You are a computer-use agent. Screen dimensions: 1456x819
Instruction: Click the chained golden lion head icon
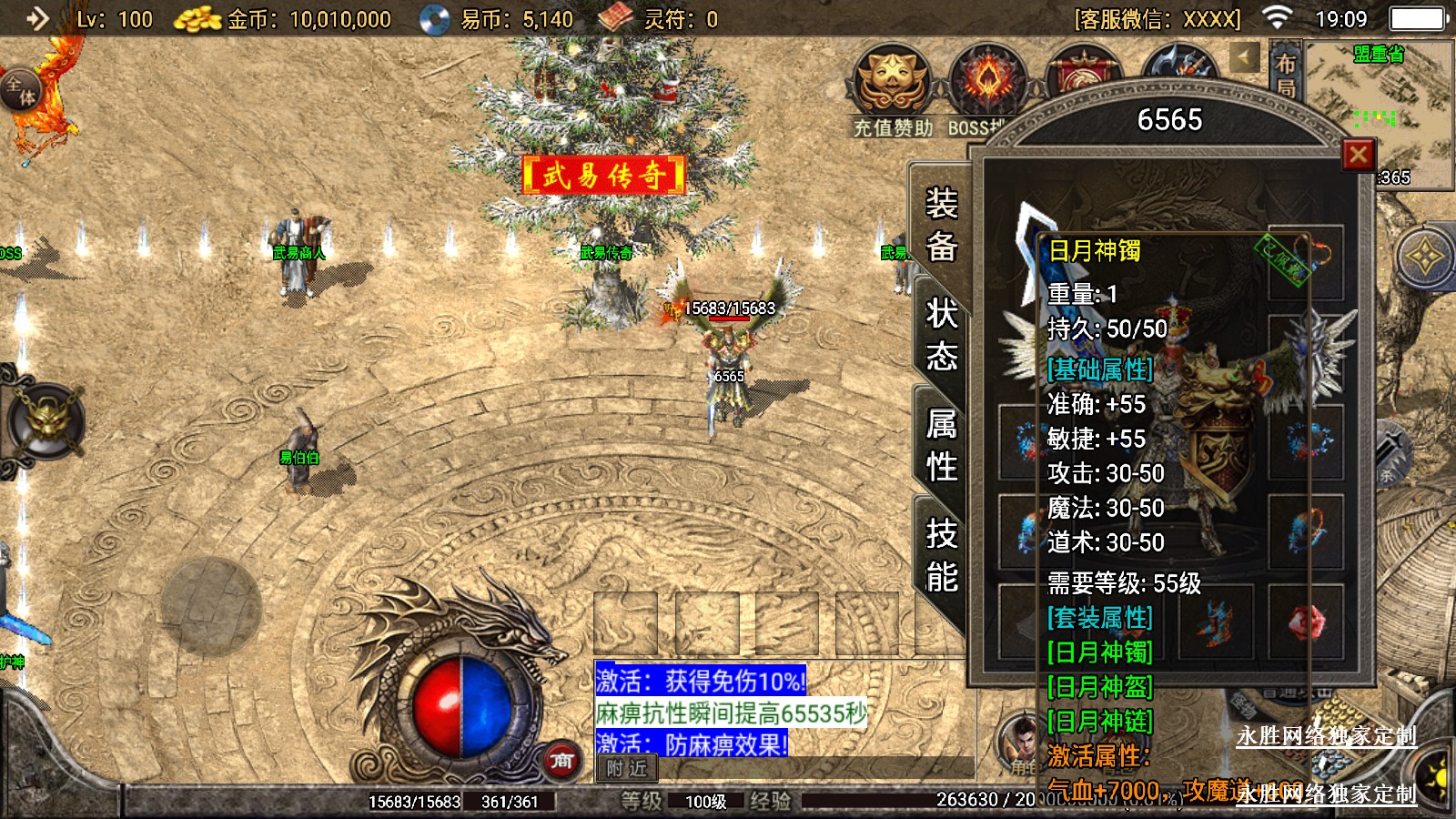click(45, 422)
